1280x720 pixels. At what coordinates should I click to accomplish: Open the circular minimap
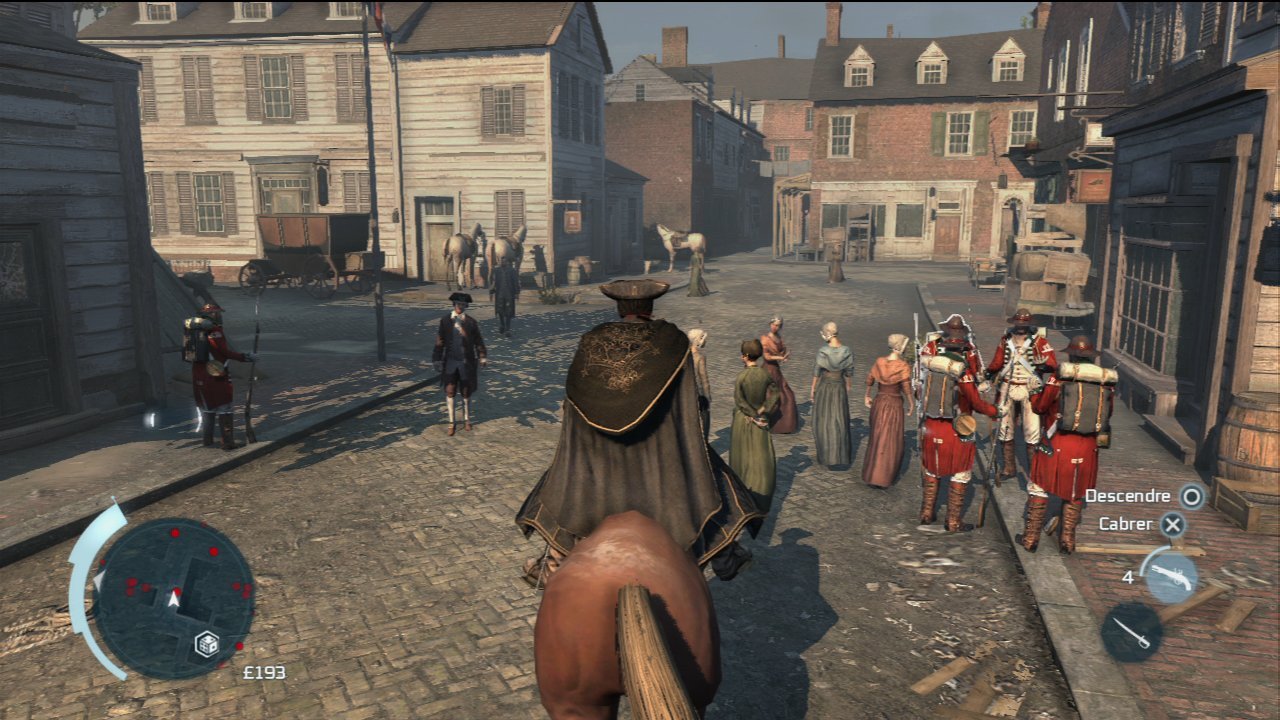173,598
